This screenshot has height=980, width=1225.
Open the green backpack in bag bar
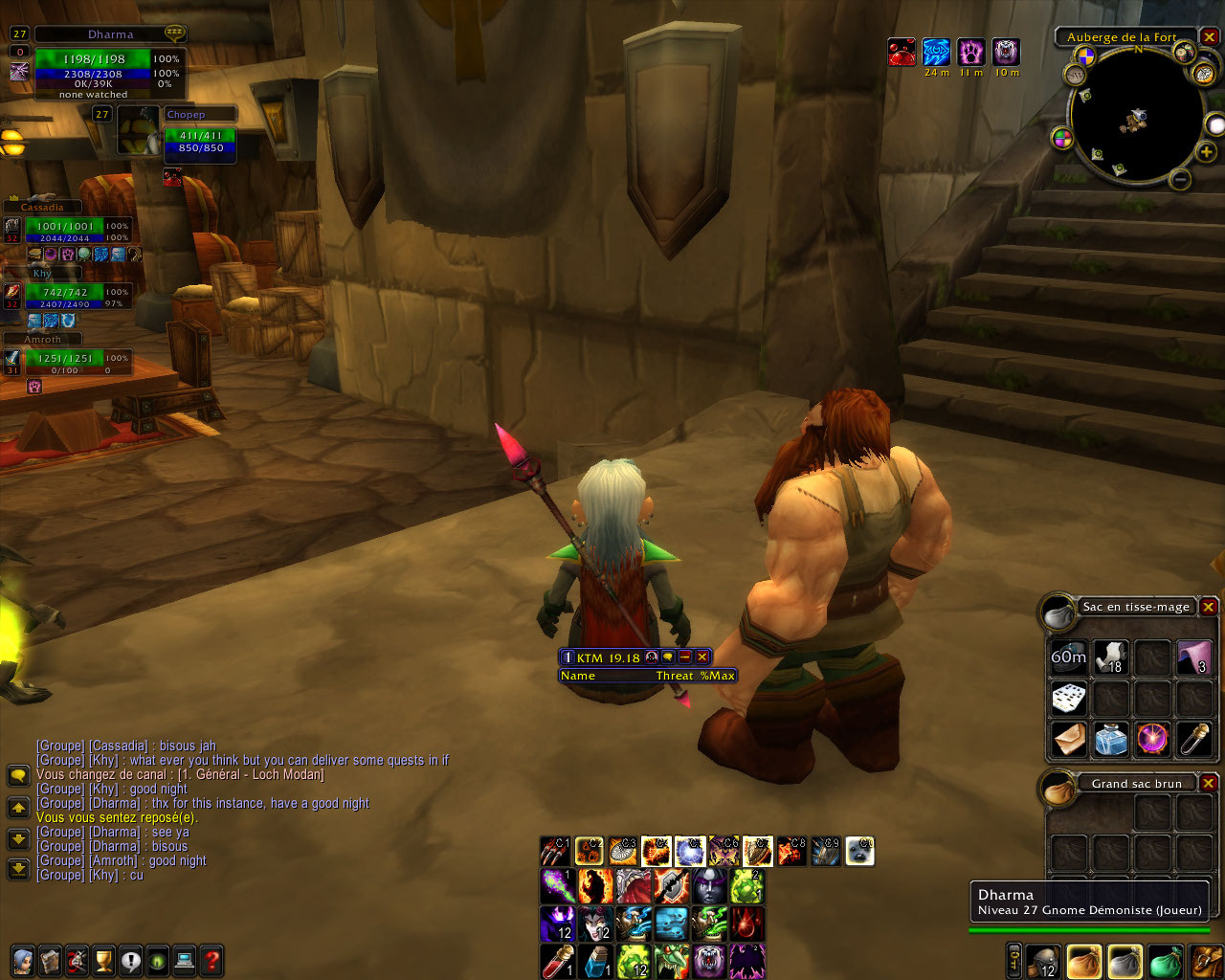[1166, 960]
